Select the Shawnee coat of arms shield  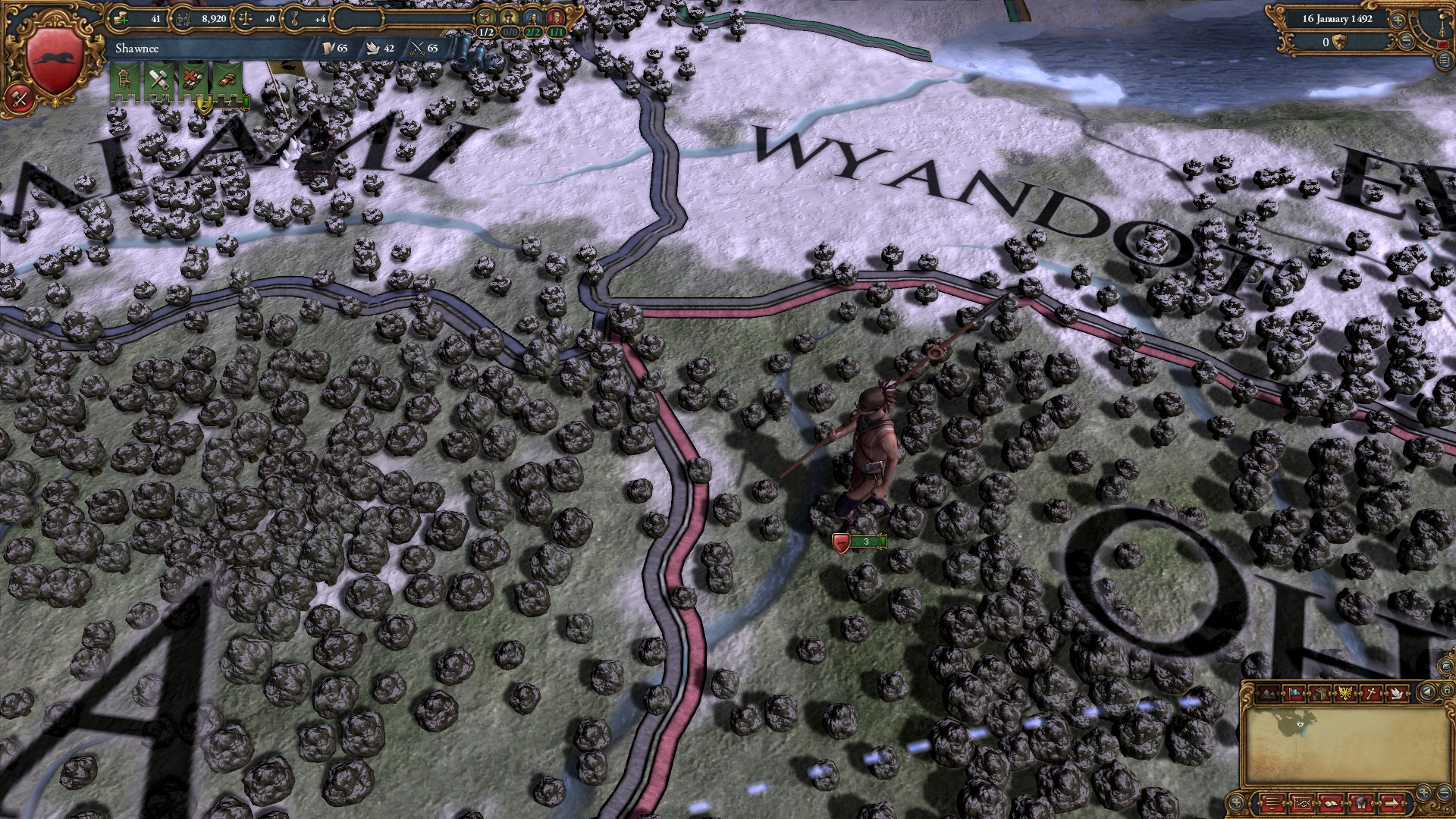(x=53, y=57)
